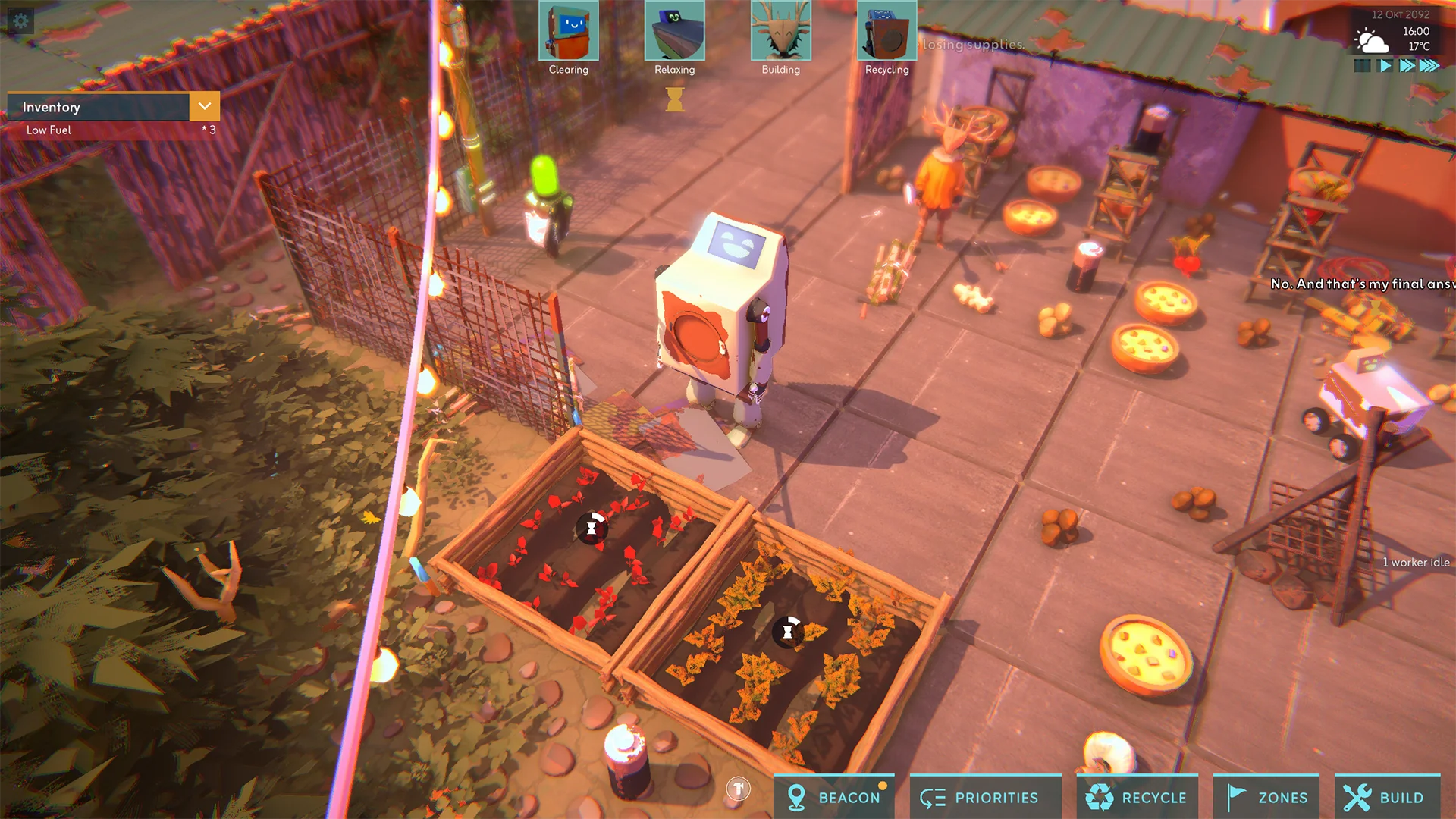
Task: Collapse the Inventory dropdown arrow
Action: [x=205, y=107]
